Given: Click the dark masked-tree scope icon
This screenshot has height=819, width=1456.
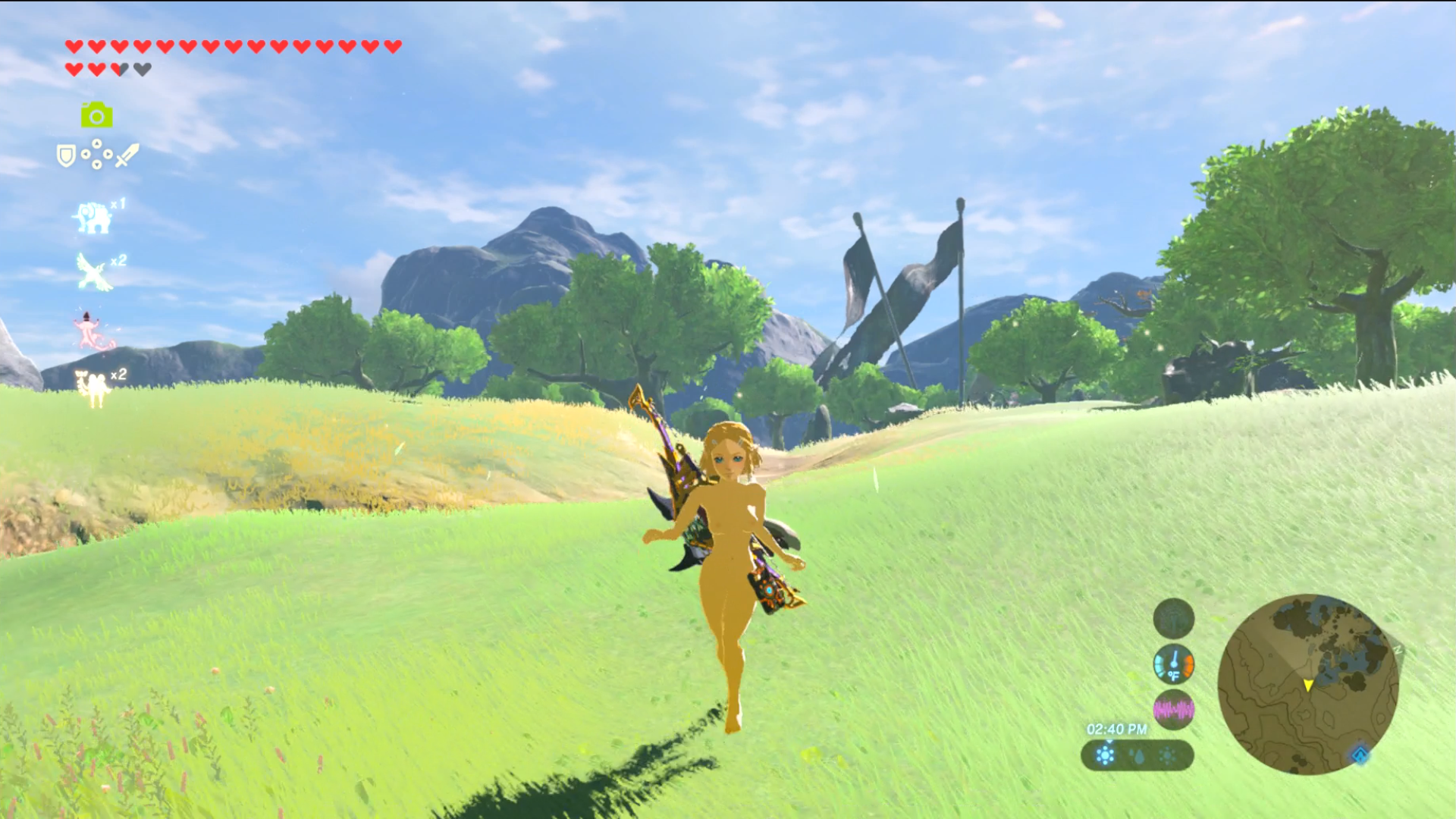Looking at the screenshot, I should tap(1173, 619).
